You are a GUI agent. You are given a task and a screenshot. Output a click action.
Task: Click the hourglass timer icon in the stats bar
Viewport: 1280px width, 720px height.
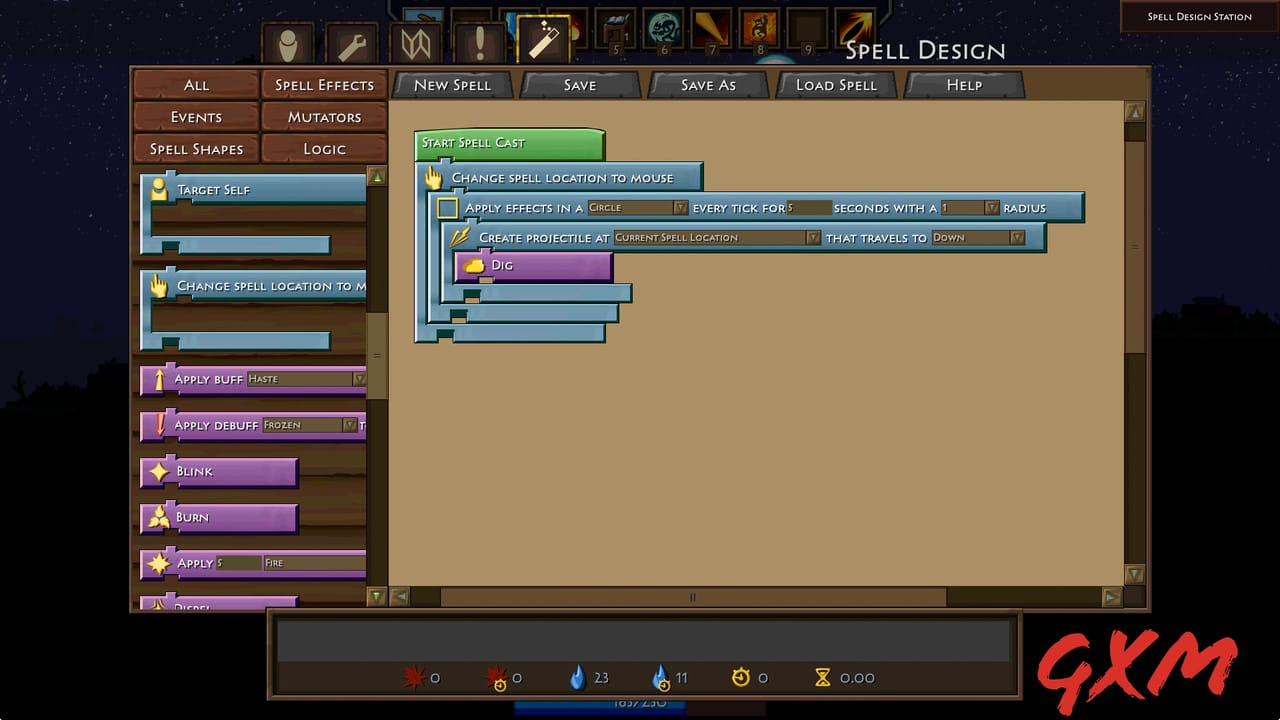coord(822,678)
